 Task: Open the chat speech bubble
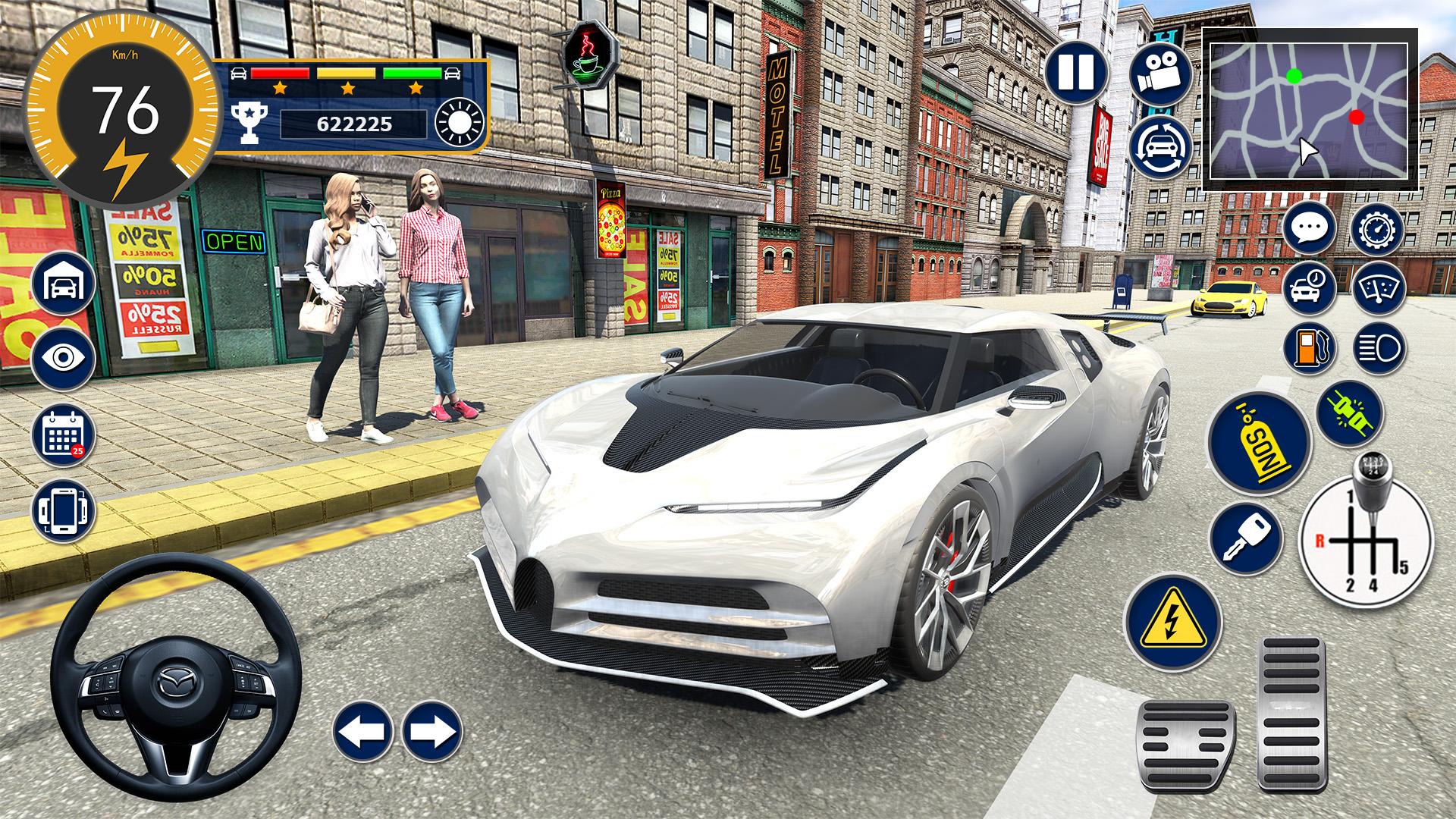tap(1310, 227)
